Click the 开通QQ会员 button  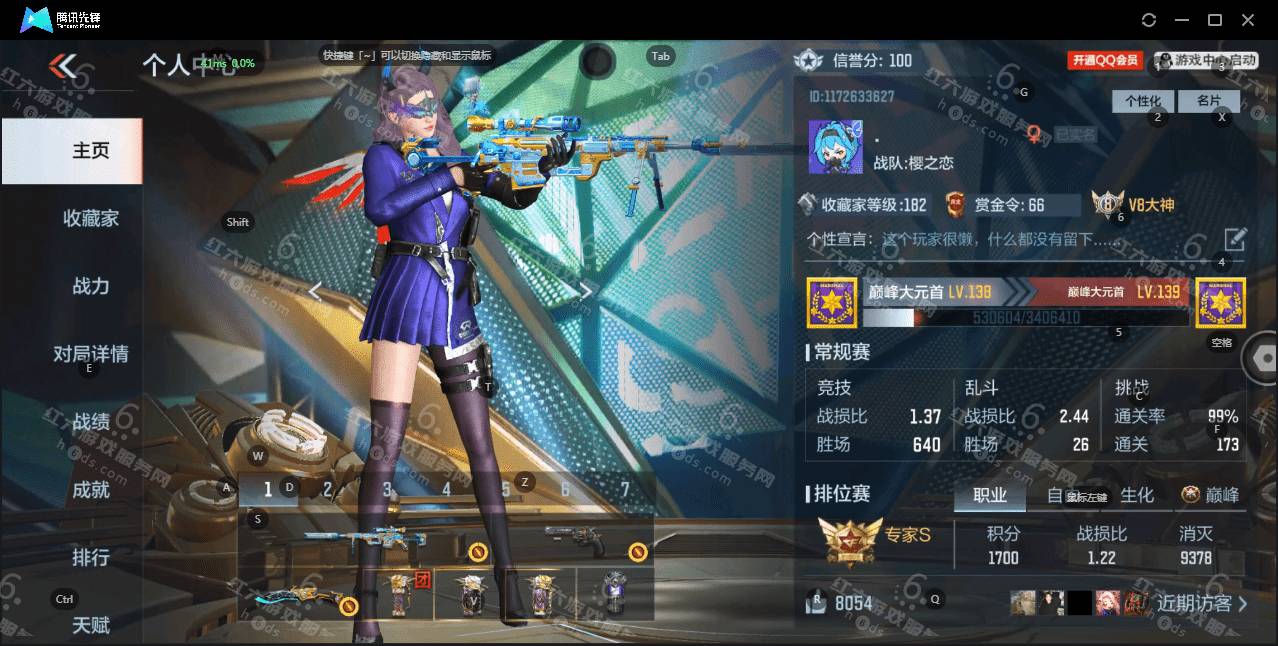coord(1105,61)
